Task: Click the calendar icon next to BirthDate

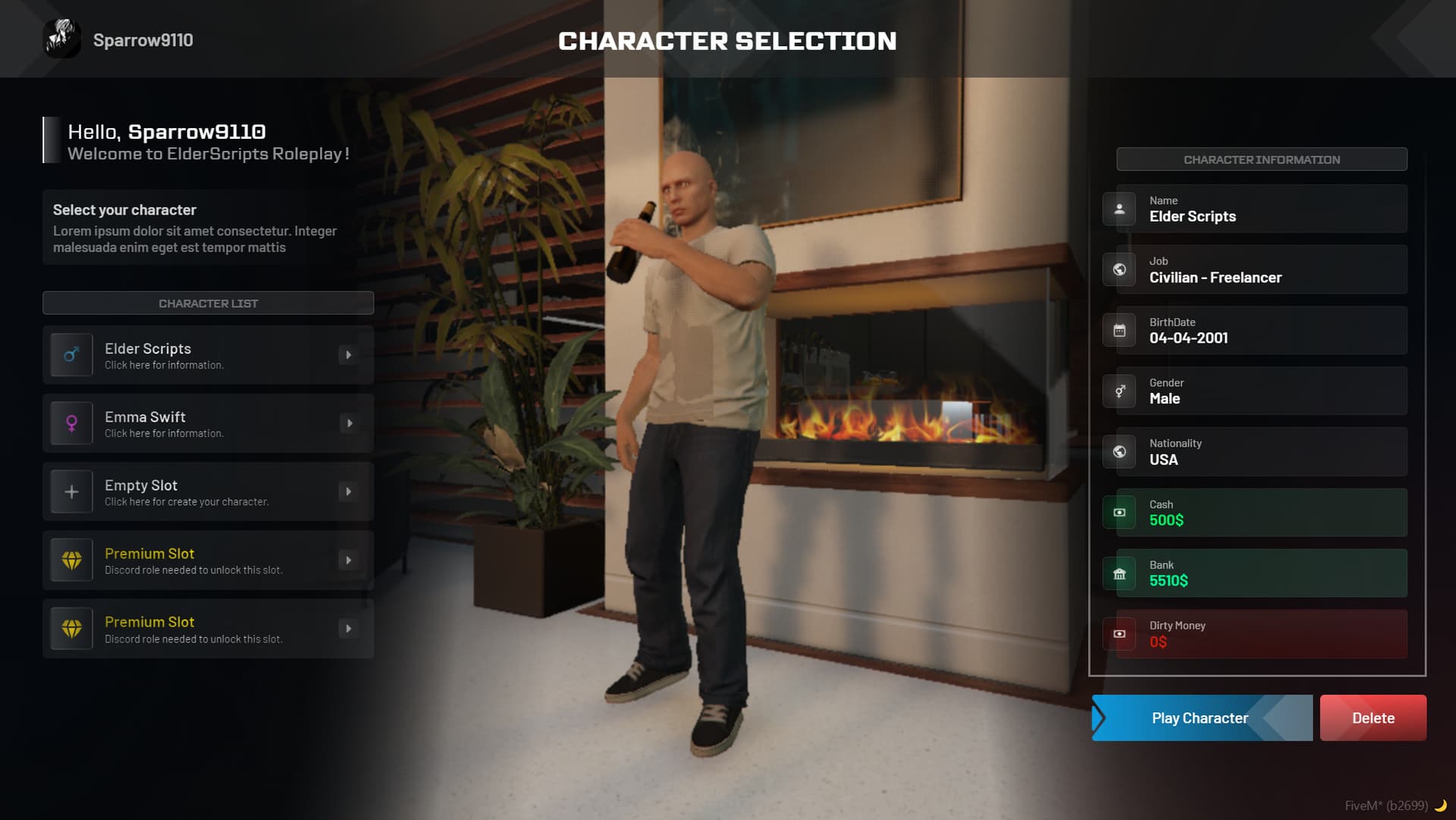Action: click(x=1119, y=330)
